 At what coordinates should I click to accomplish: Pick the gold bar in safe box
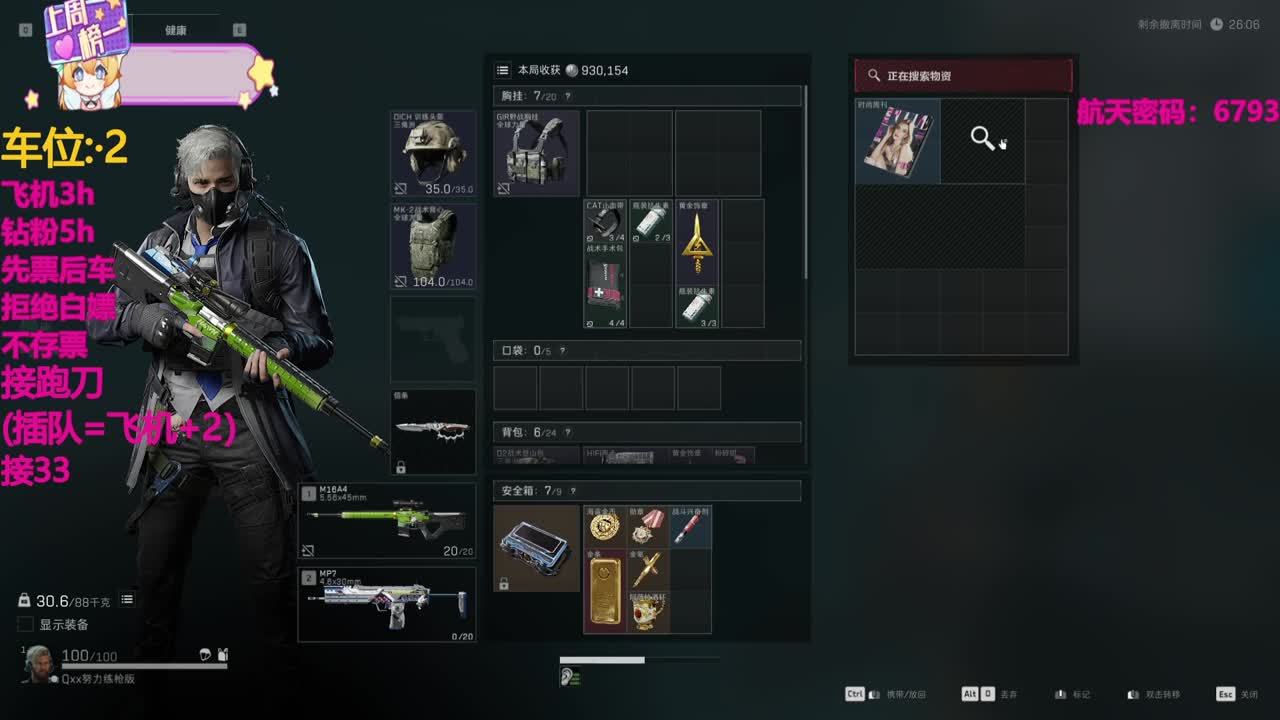[x=604, y=591]
